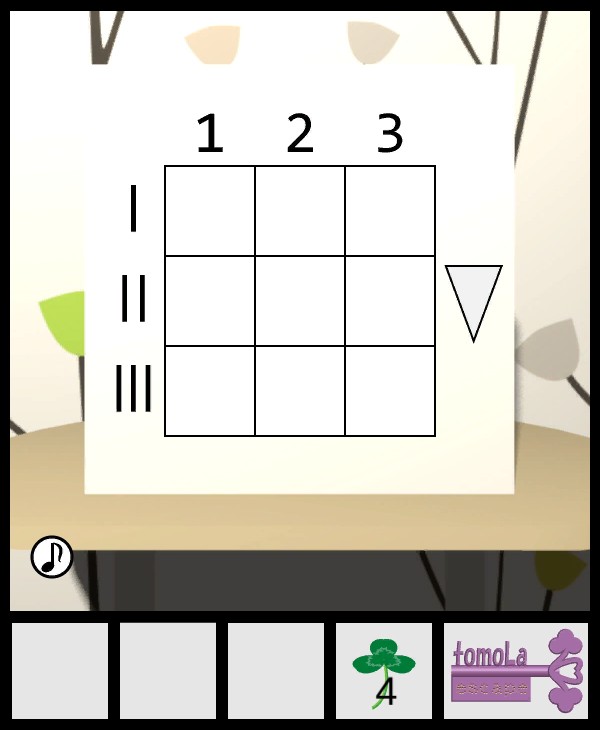Select the clover item inventory slot
This screenshot has width=600, height=730.
point(384,671)
